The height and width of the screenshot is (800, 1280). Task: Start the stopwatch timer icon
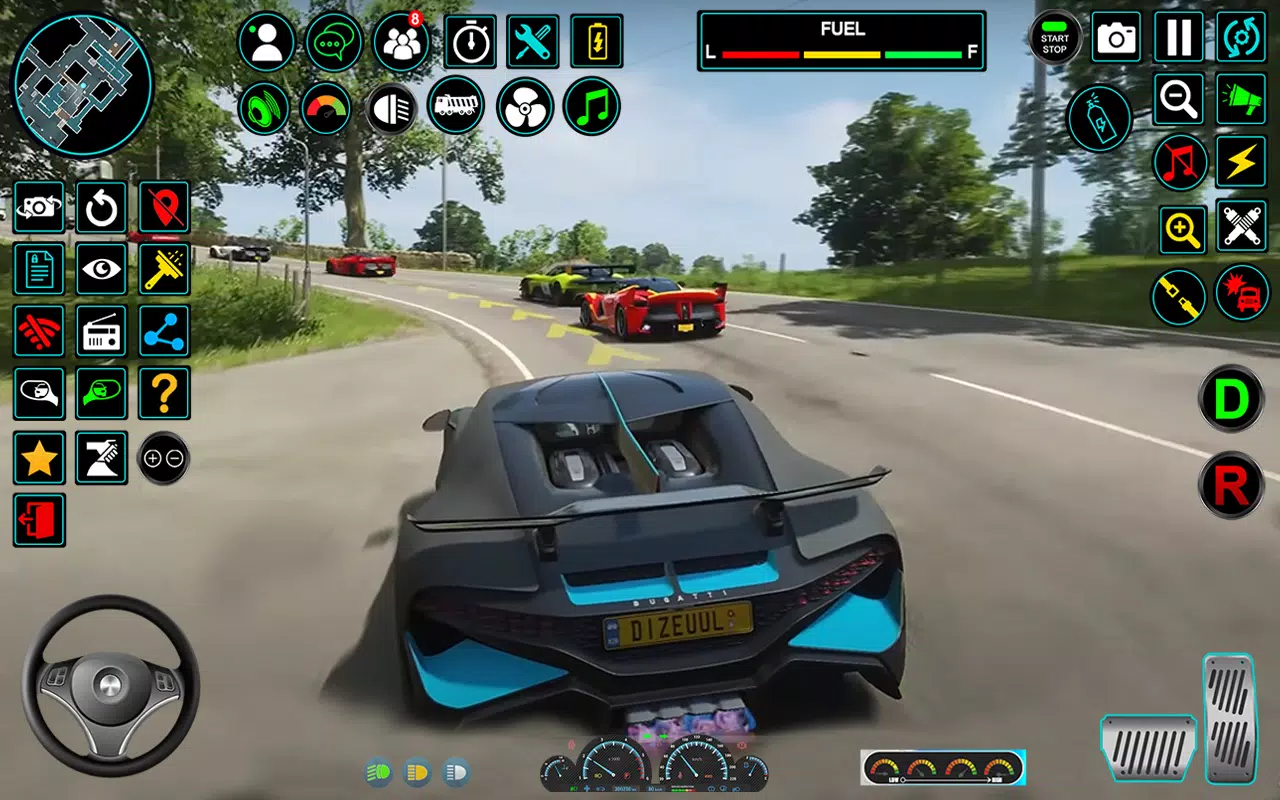[469, 41]
